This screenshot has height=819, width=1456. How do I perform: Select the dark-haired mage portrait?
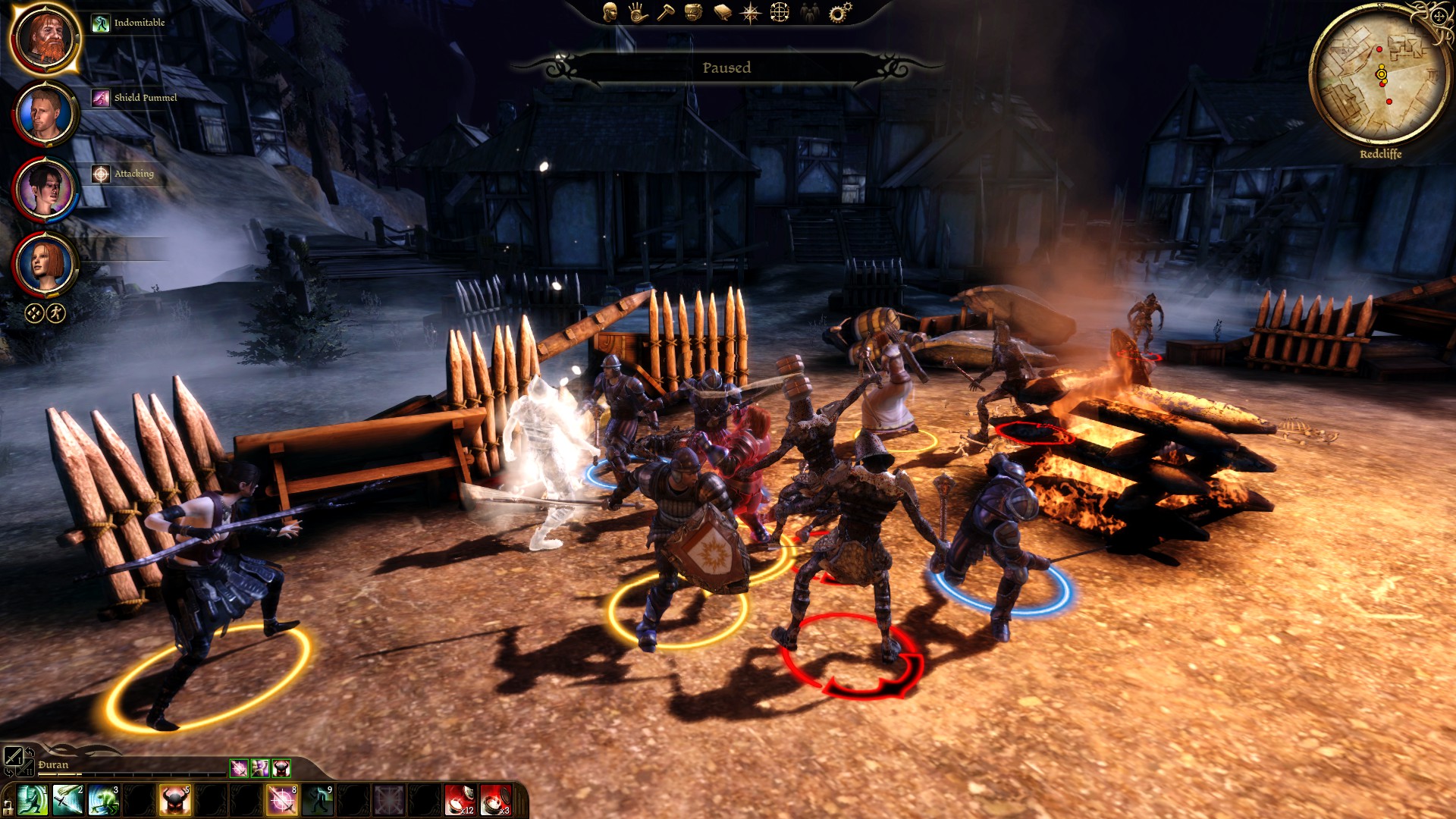click(45, 189)
